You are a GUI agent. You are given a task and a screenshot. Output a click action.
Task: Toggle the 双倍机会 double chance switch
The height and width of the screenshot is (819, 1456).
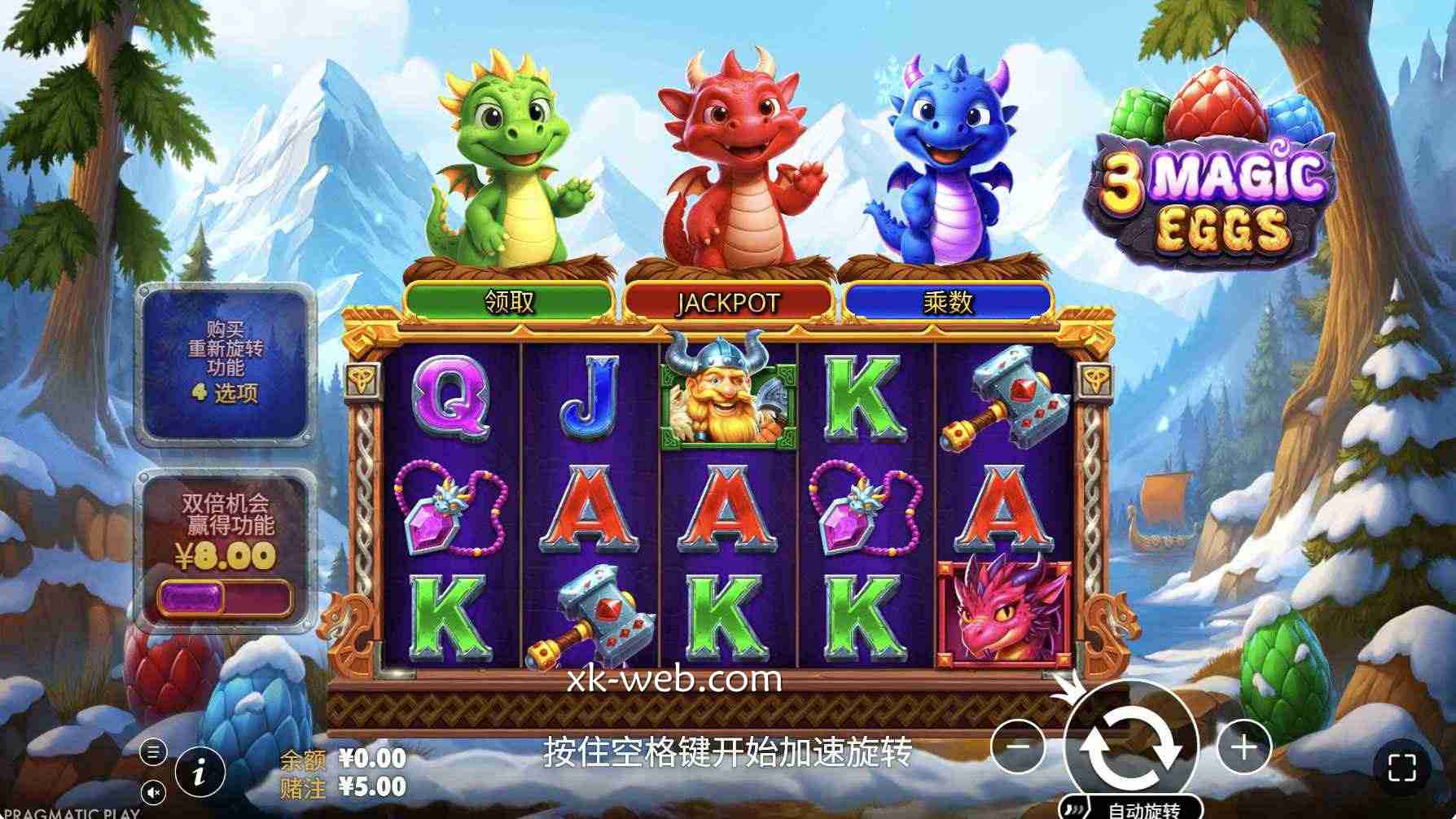223,598
